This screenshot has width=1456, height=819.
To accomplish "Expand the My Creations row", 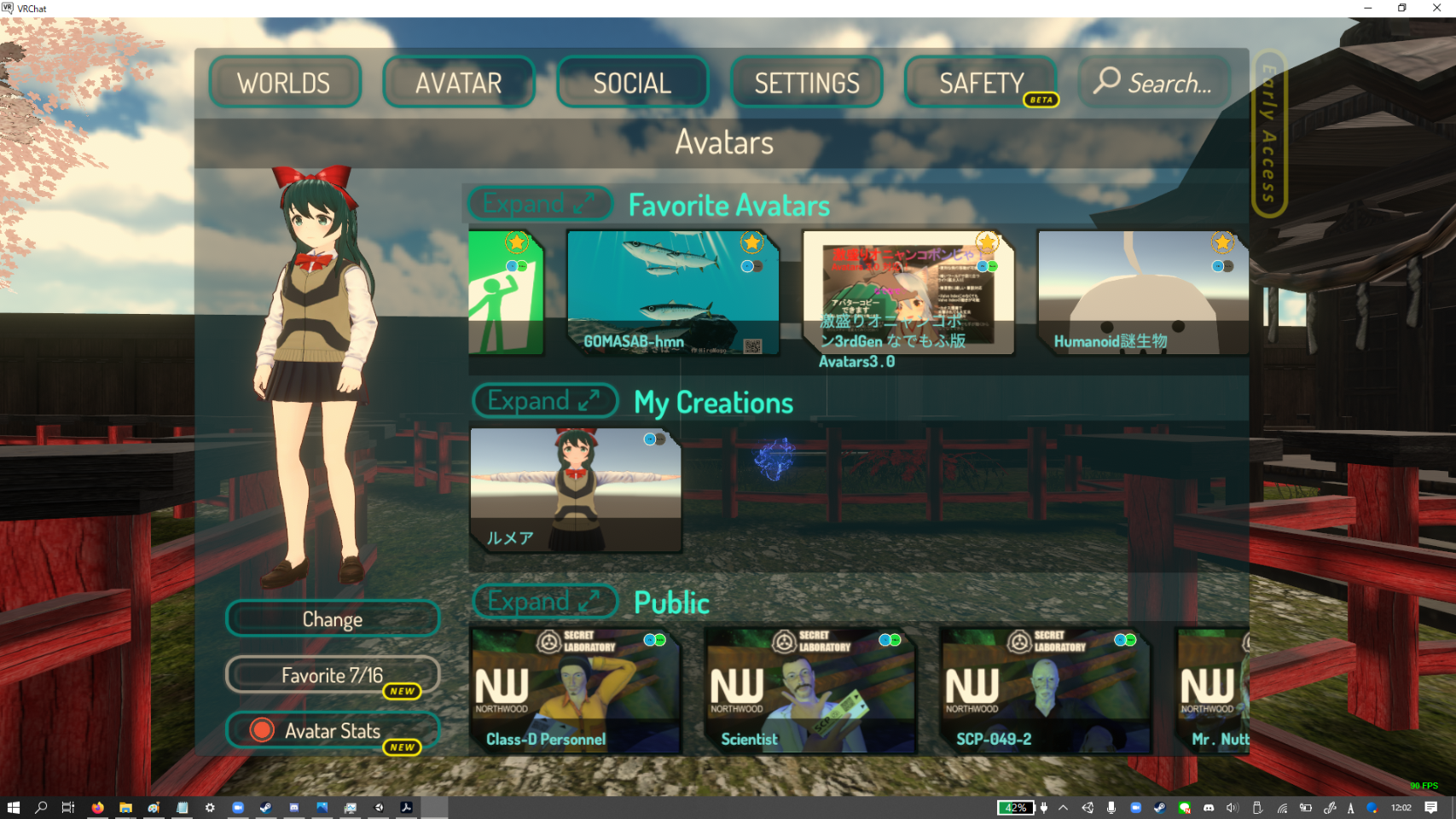I will [x=544, y=401].
